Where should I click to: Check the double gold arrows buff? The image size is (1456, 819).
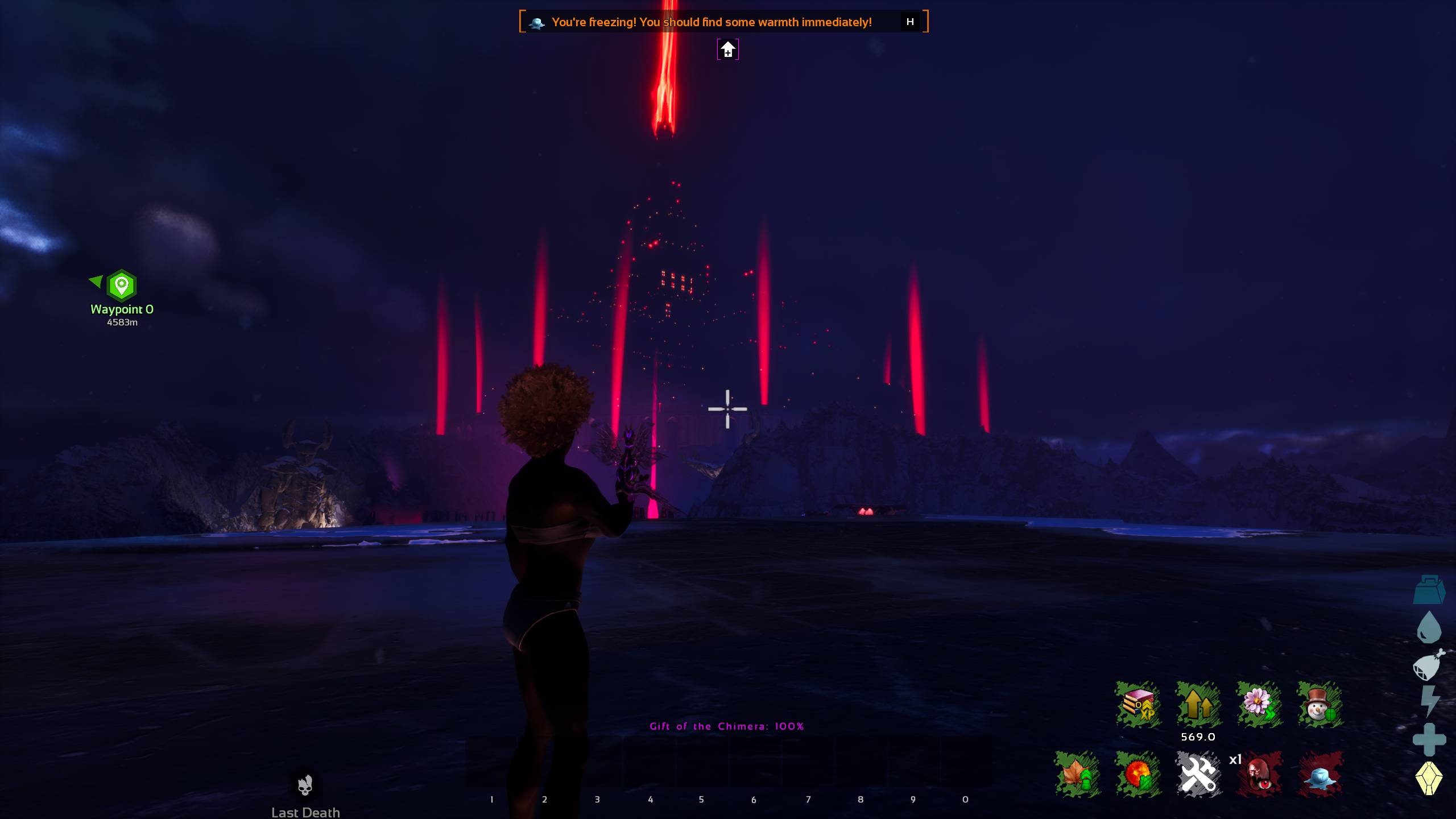click(x=1198, y=705)
